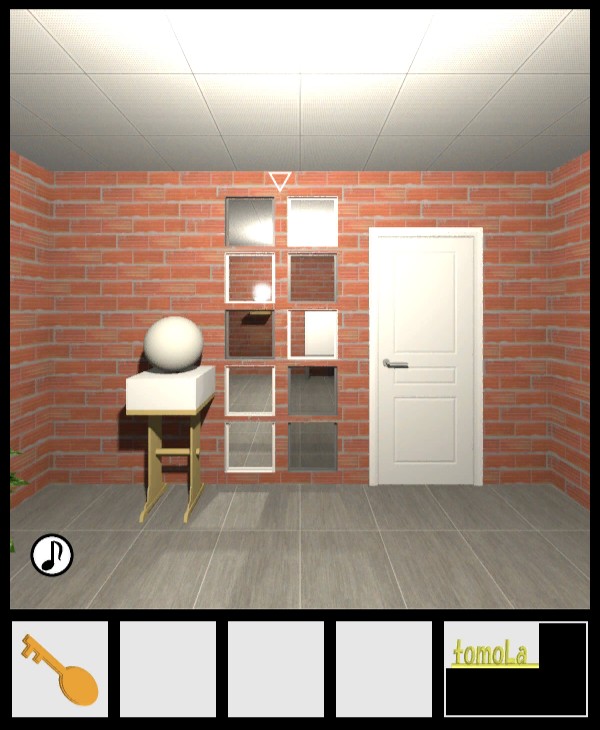Screen dimensions: 600x730
Task: Open the tomoLa logo link
Action: pos(491,654)
